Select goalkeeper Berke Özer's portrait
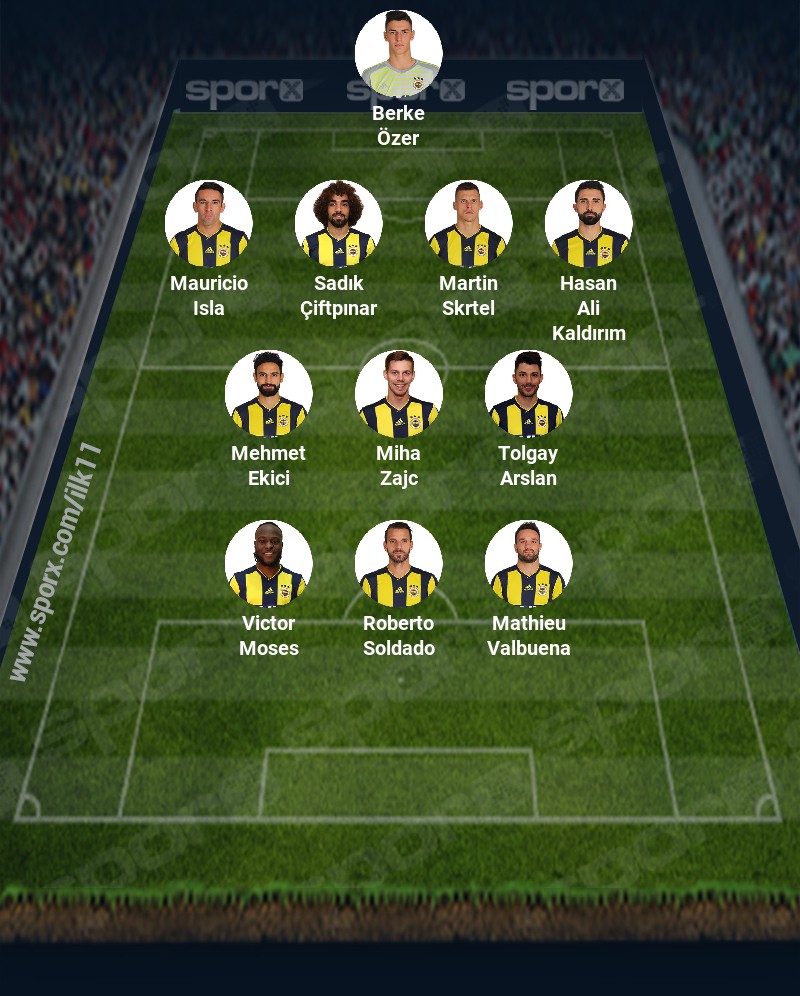 coord(398,54)
